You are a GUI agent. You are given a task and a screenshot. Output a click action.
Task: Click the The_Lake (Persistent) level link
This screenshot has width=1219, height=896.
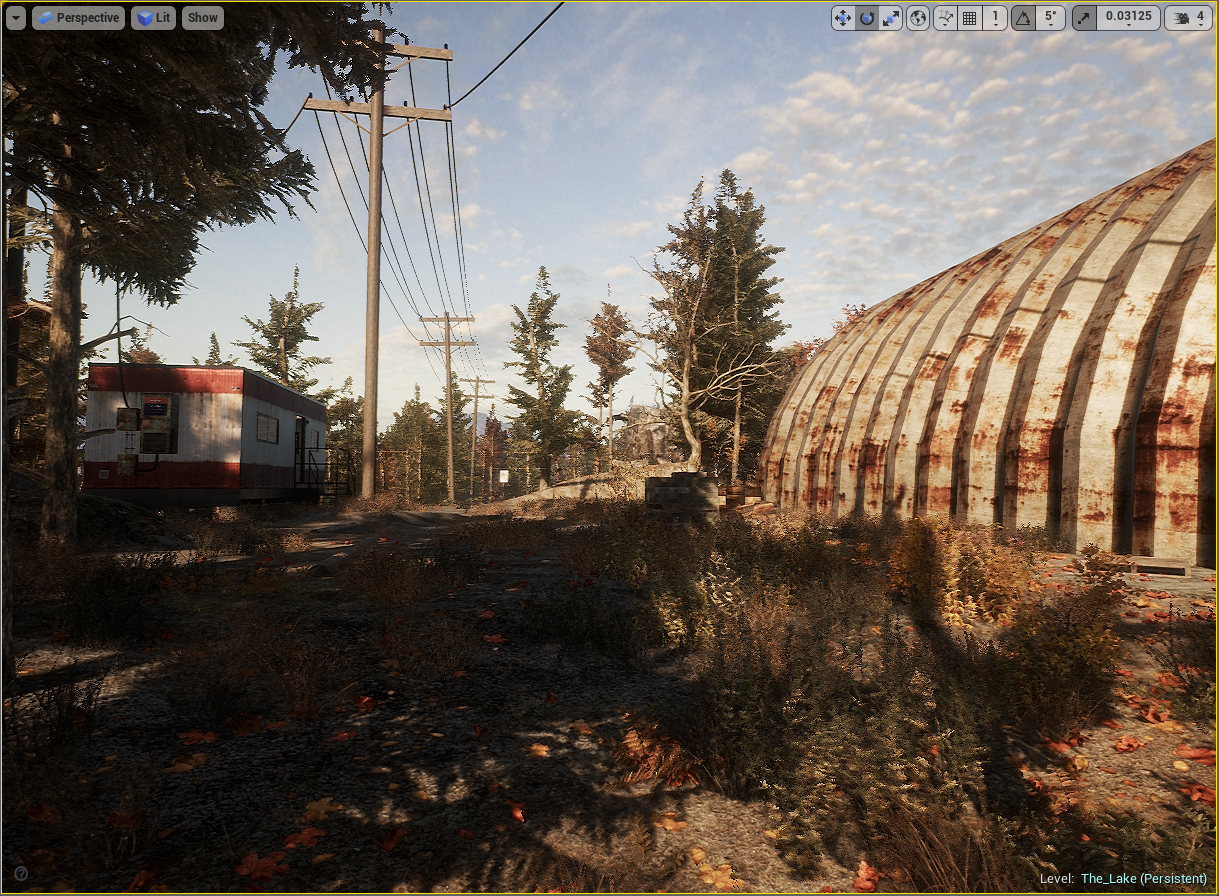(x=1143, y=879)
